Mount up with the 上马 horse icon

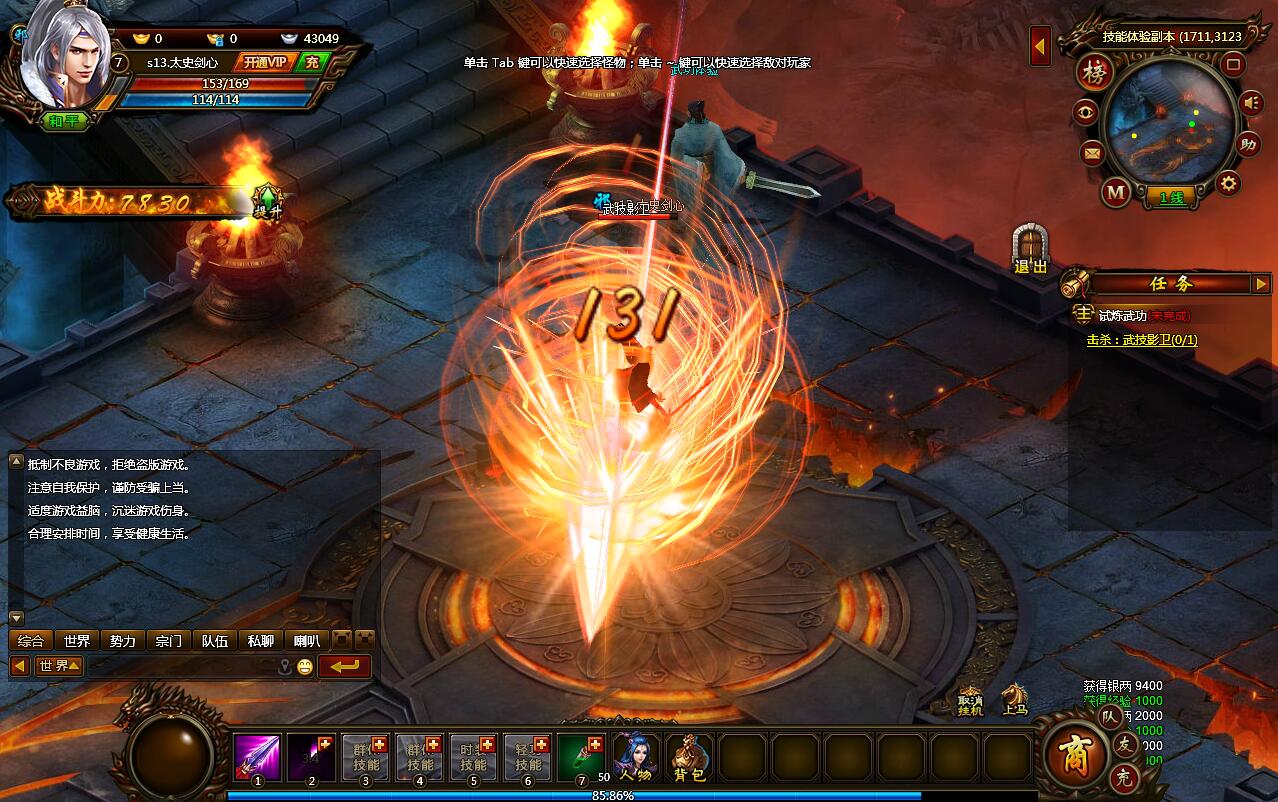(1015, 697)
